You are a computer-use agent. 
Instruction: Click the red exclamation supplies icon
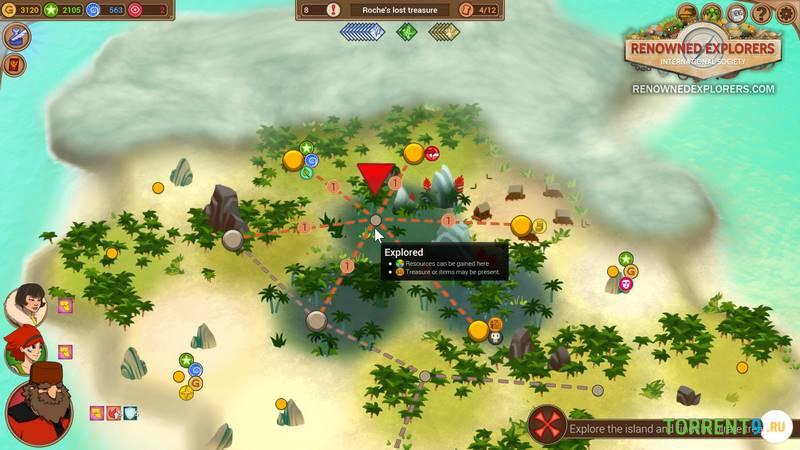[333, 10]
